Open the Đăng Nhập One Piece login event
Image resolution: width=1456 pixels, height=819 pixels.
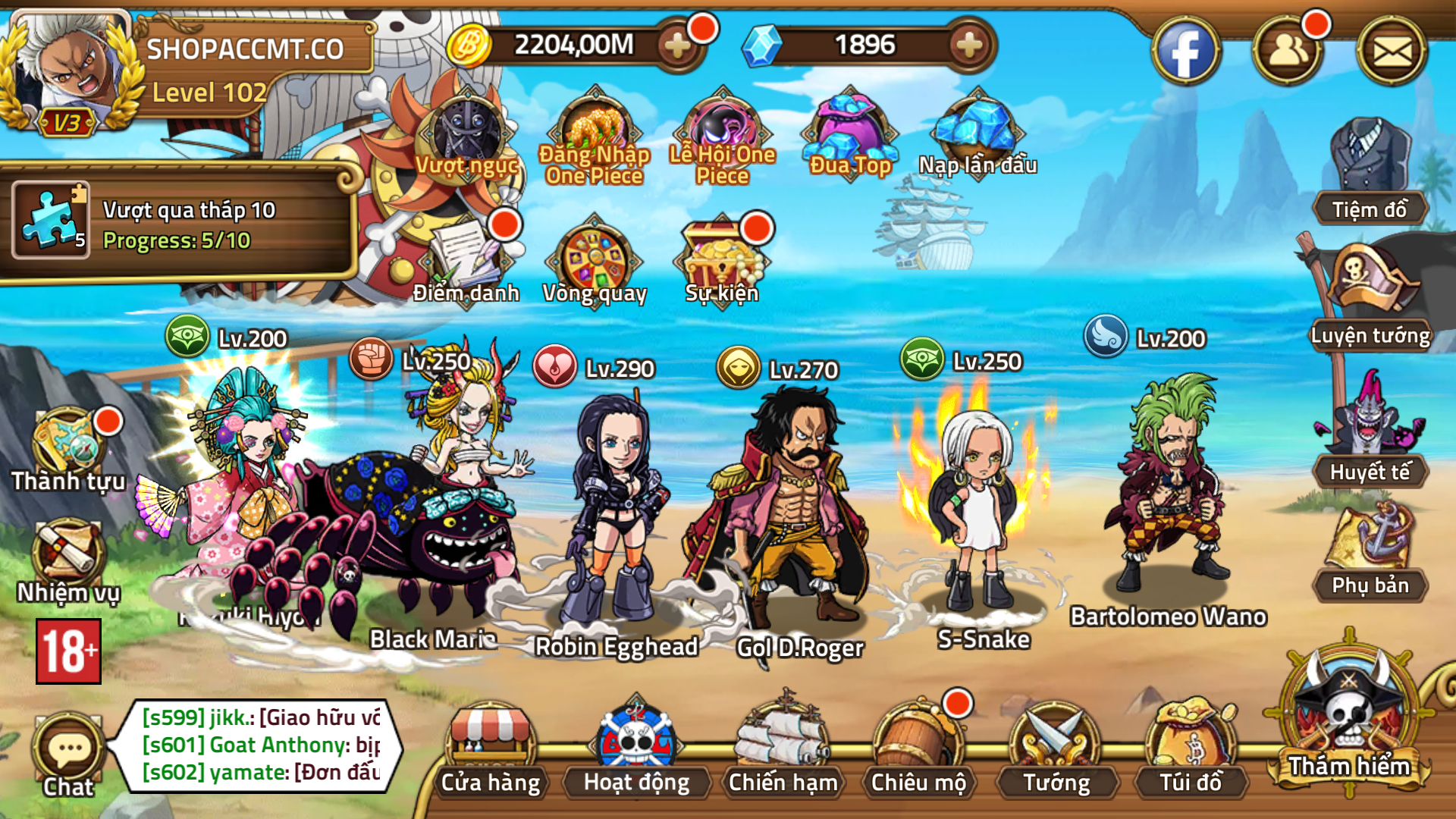point(593,129)
